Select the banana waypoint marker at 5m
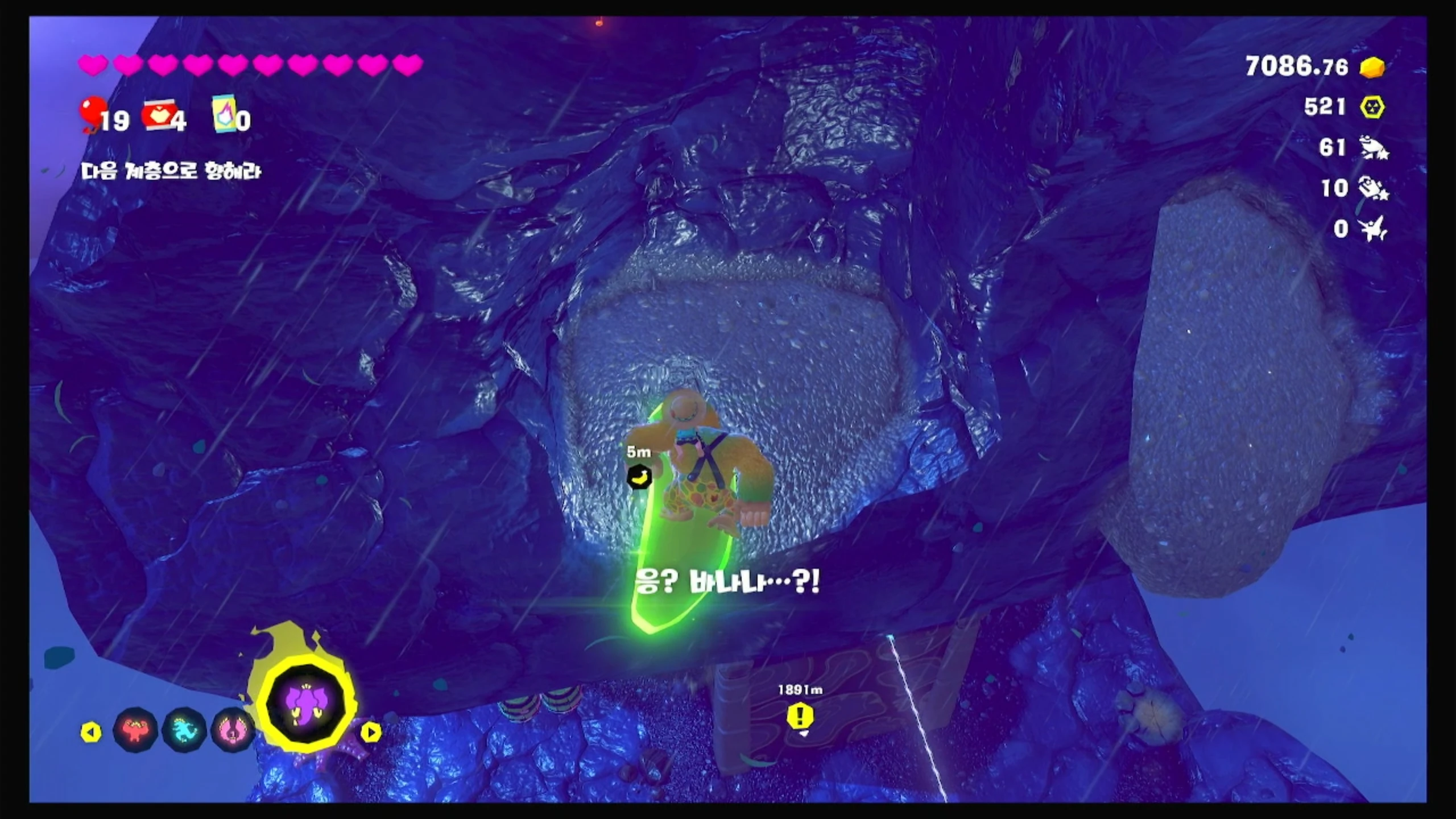The height and width of the screenshot is (819, 1456). pos(639,477)
